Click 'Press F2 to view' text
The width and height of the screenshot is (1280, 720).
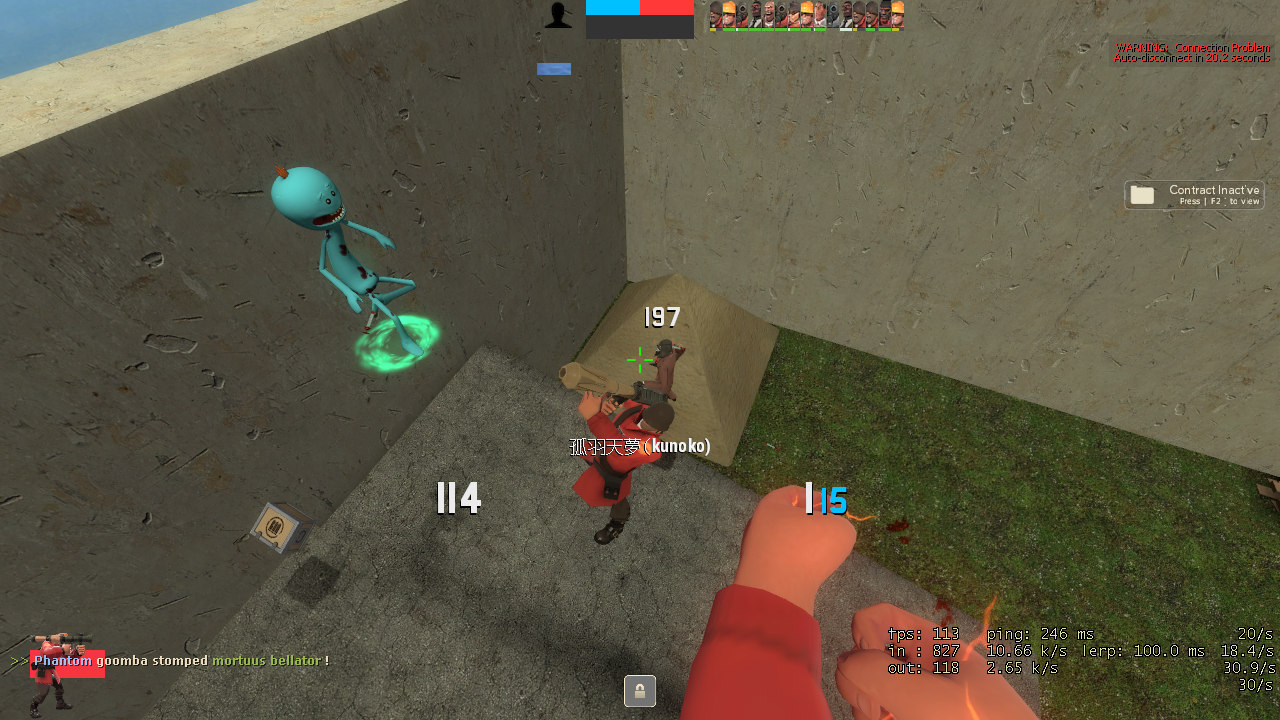1218,201
